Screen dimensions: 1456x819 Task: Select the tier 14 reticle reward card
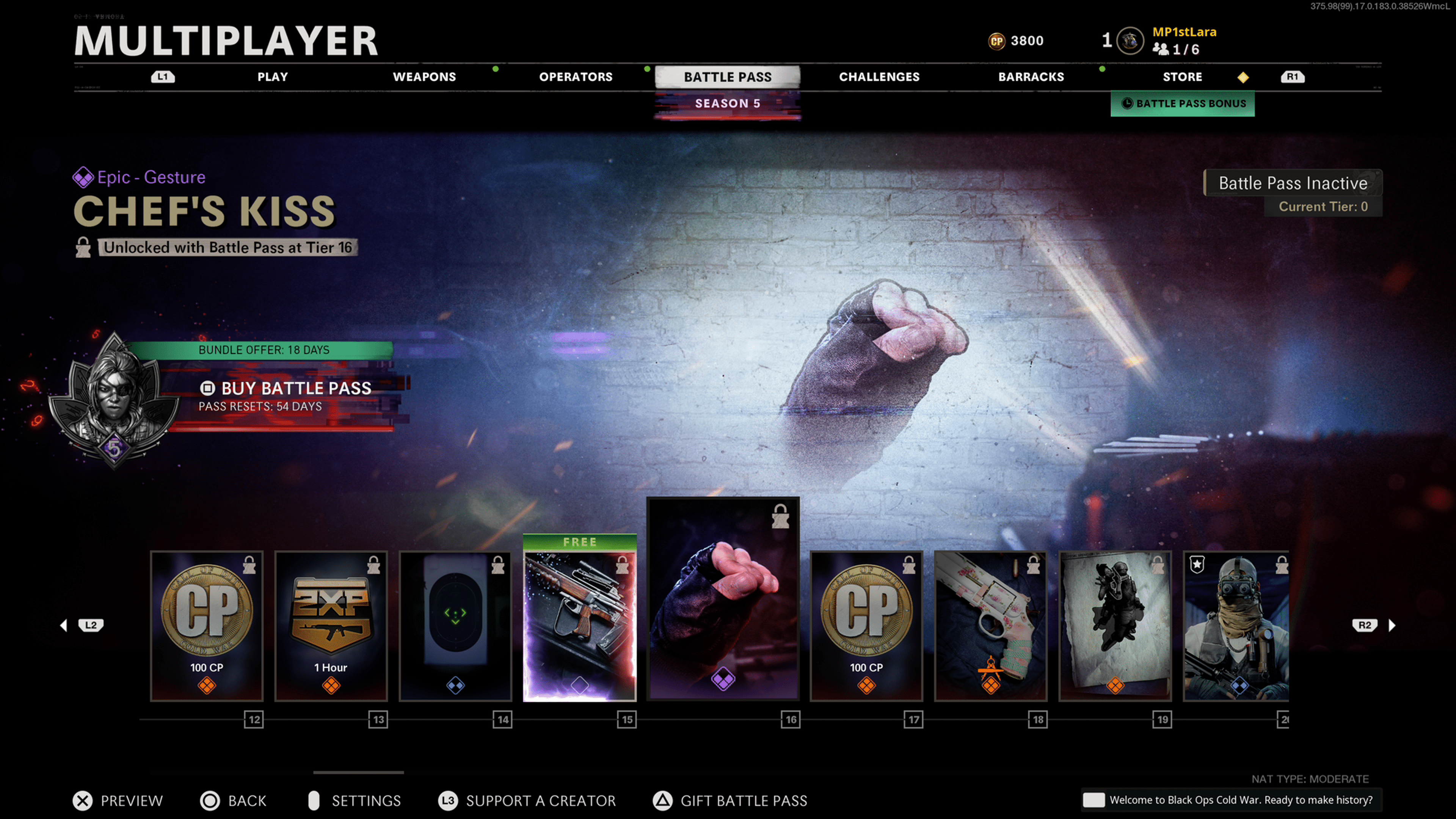[455, 626]
